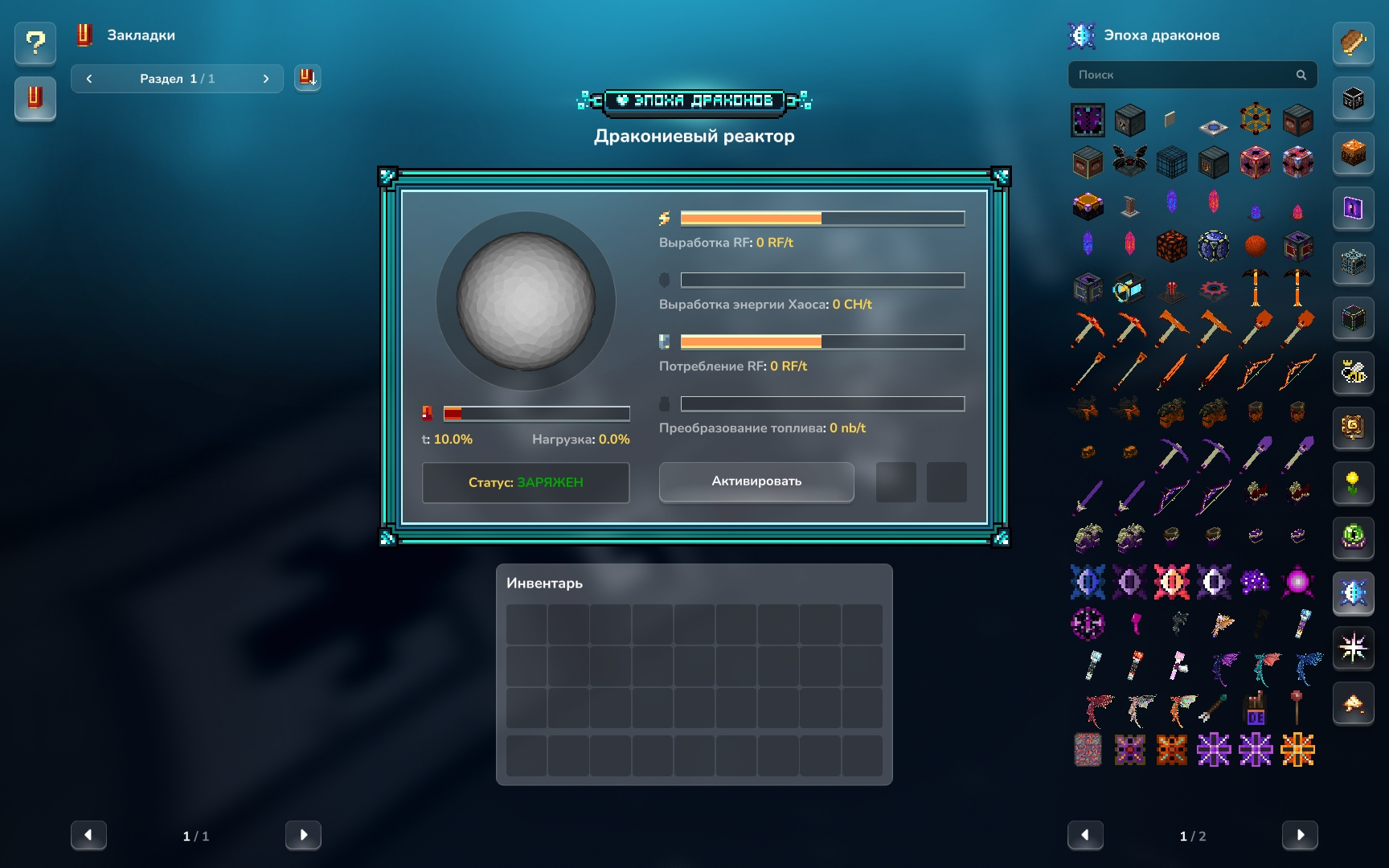Image resolution: width=1389 pixels, height=868 pixels.
Task: Open the purple portal category tab
Action: pos(1353,208)
